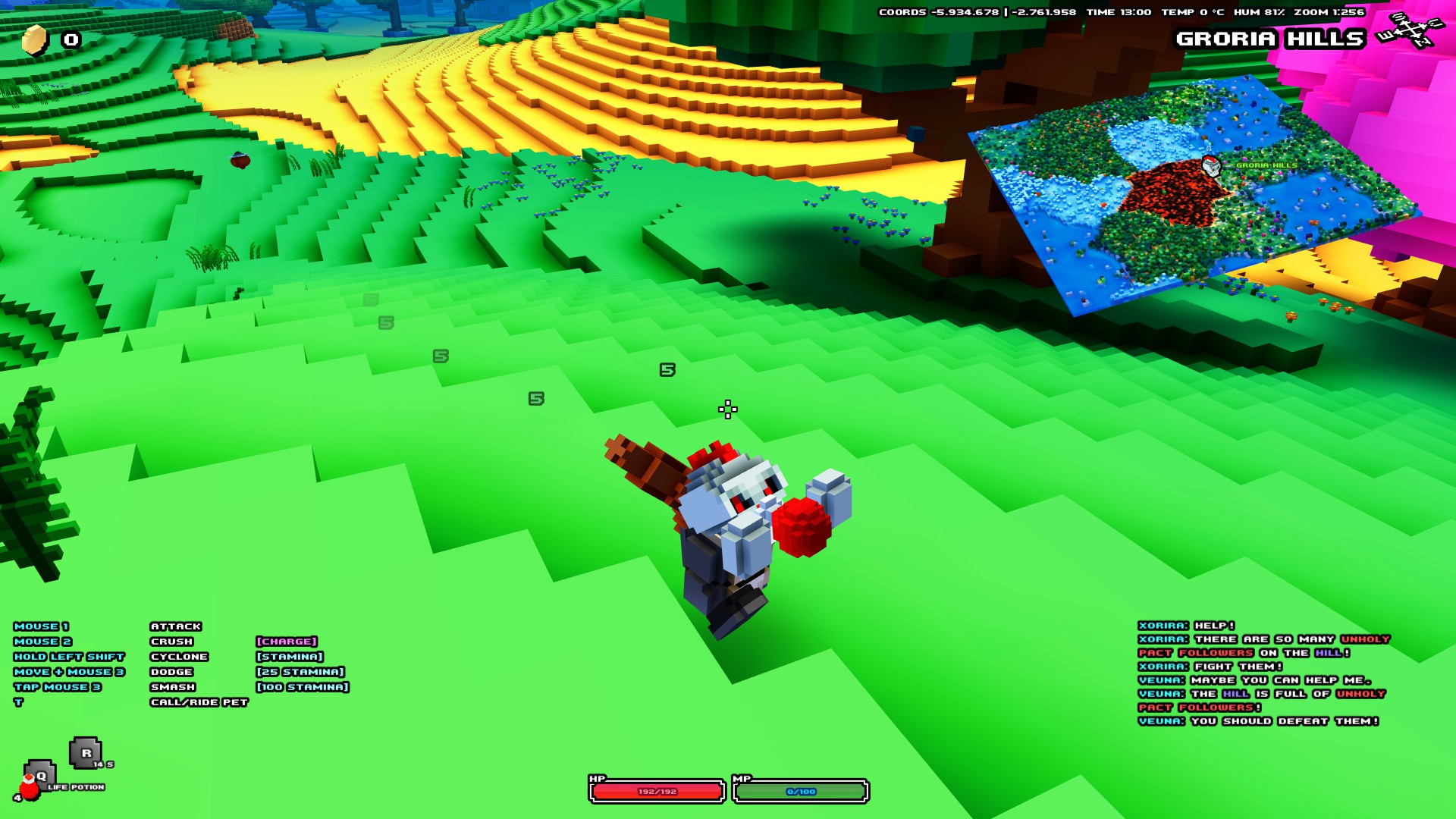Click the potion quantity badge showing 4

click(x=18, y=797)
